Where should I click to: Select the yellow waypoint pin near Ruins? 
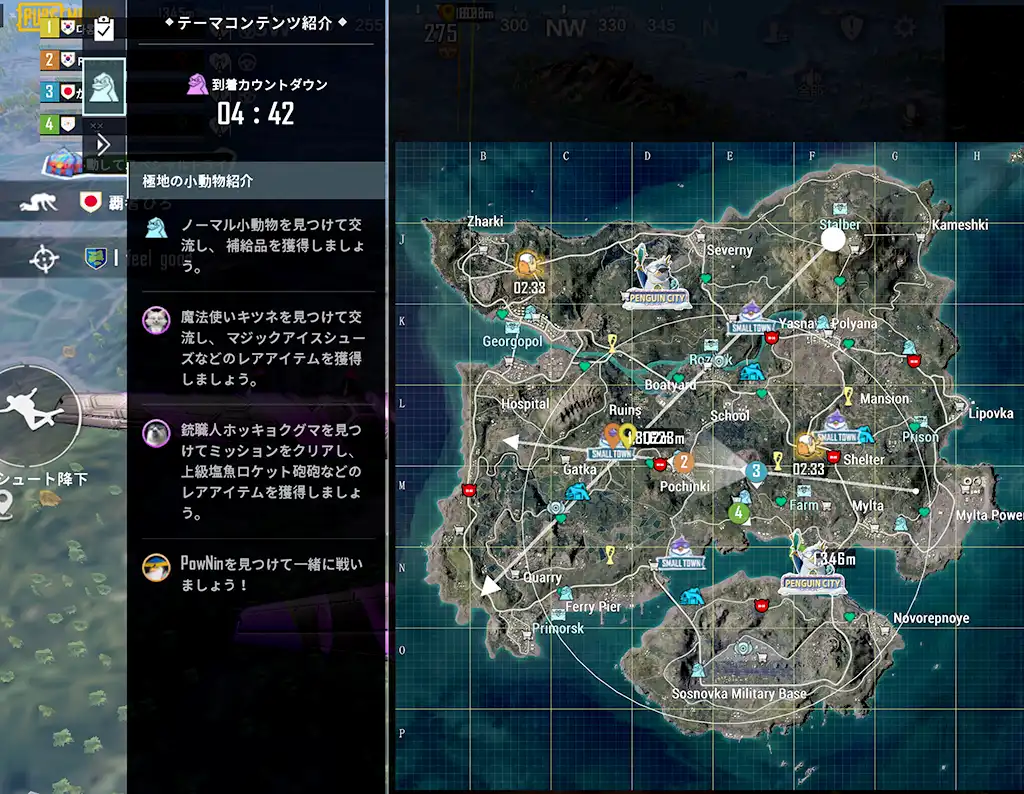628,434
